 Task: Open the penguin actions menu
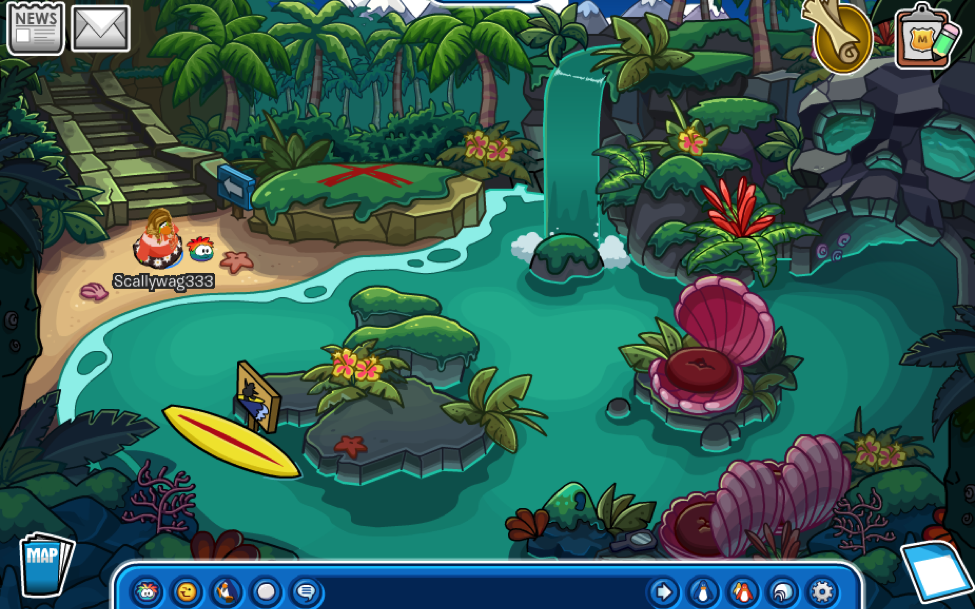pyautogui.click(x=226, y=591)
